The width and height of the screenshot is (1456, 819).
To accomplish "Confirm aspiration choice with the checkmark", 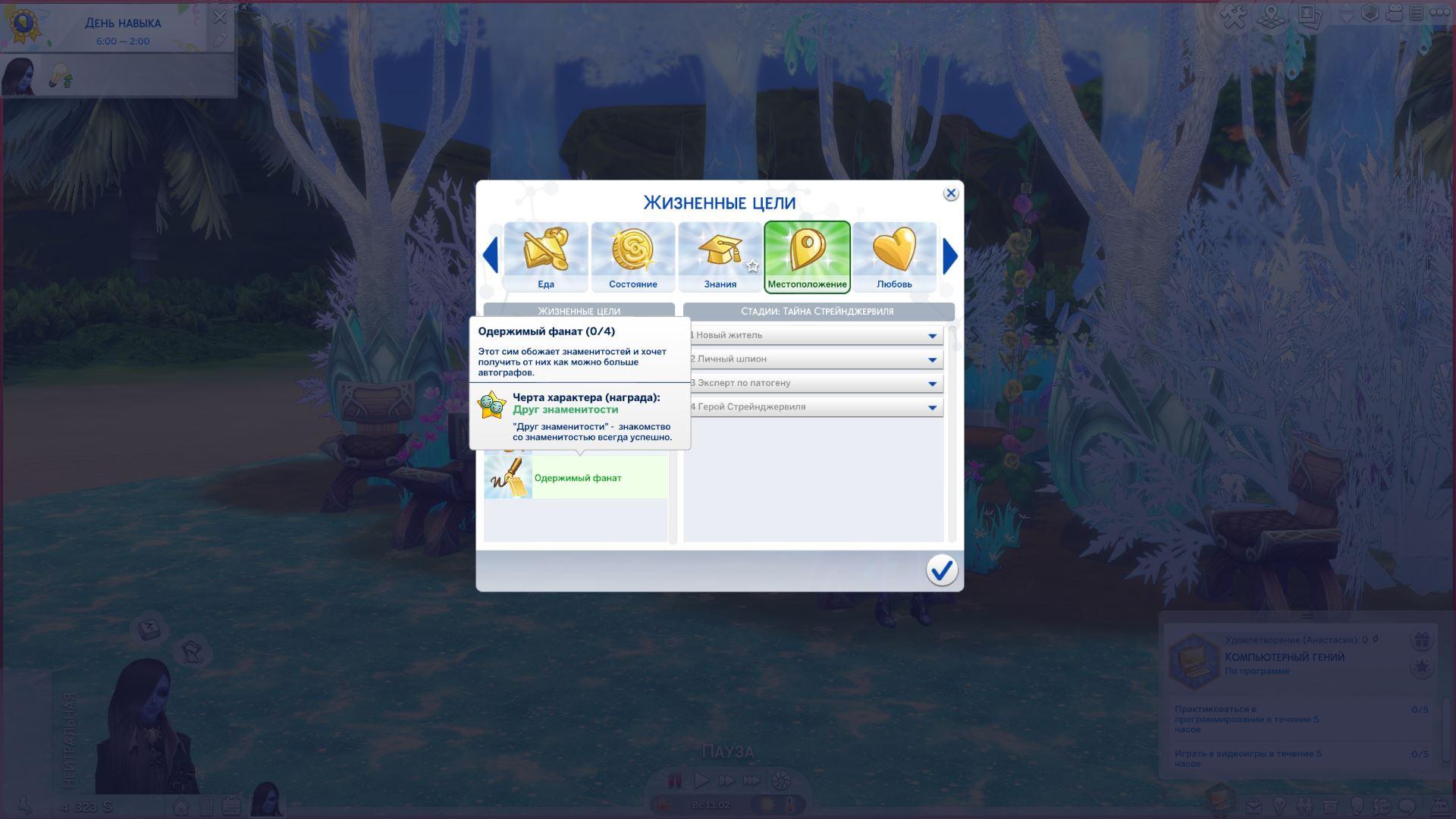I will [941, 570].
